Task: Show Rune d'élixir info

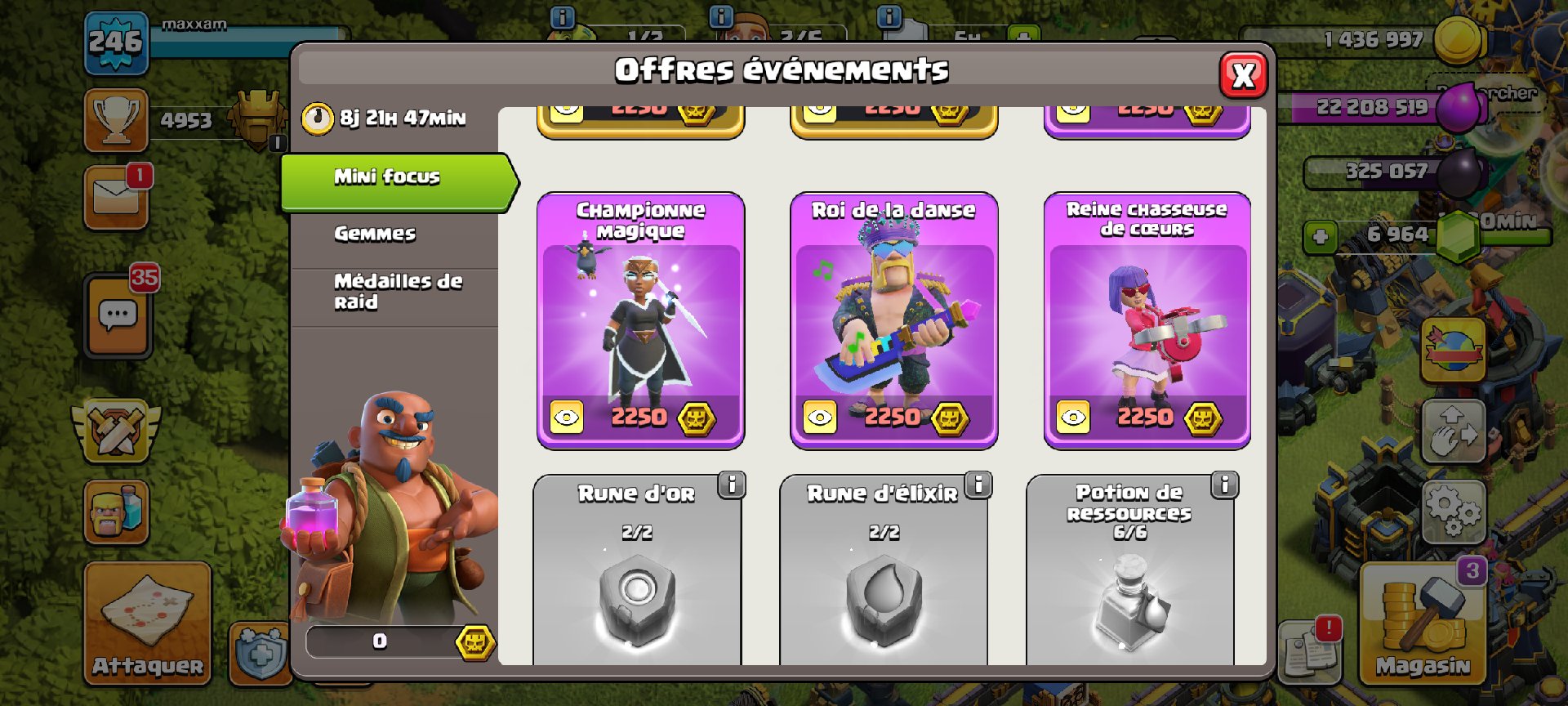Action: click(x=978, y=485)
